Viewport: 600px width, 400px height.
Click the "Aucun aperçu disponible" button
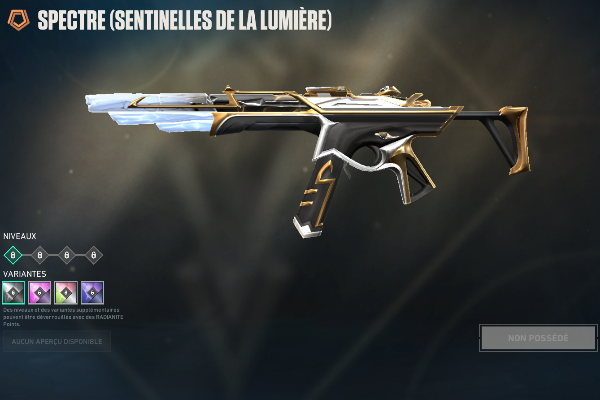[56, 341]
